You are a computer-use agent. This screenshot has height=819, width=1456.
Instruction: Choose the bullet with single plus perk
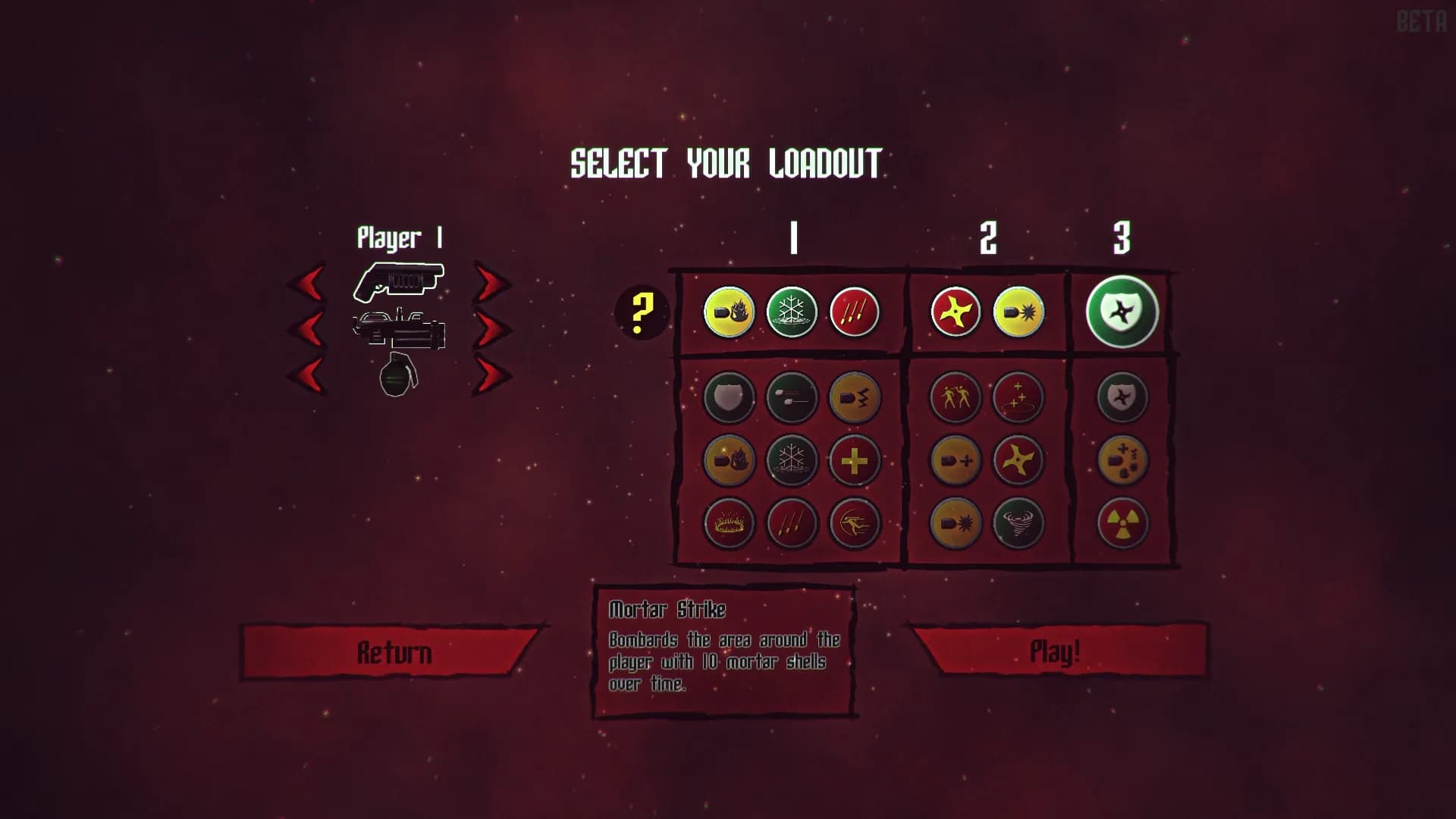coord(955,460)
